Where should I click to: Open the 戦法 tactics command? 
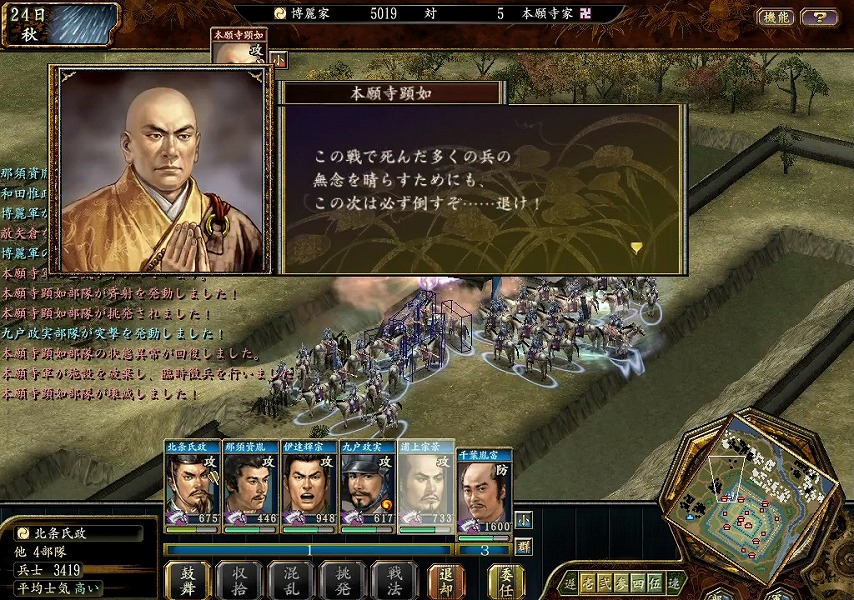(x=394, y=580)
